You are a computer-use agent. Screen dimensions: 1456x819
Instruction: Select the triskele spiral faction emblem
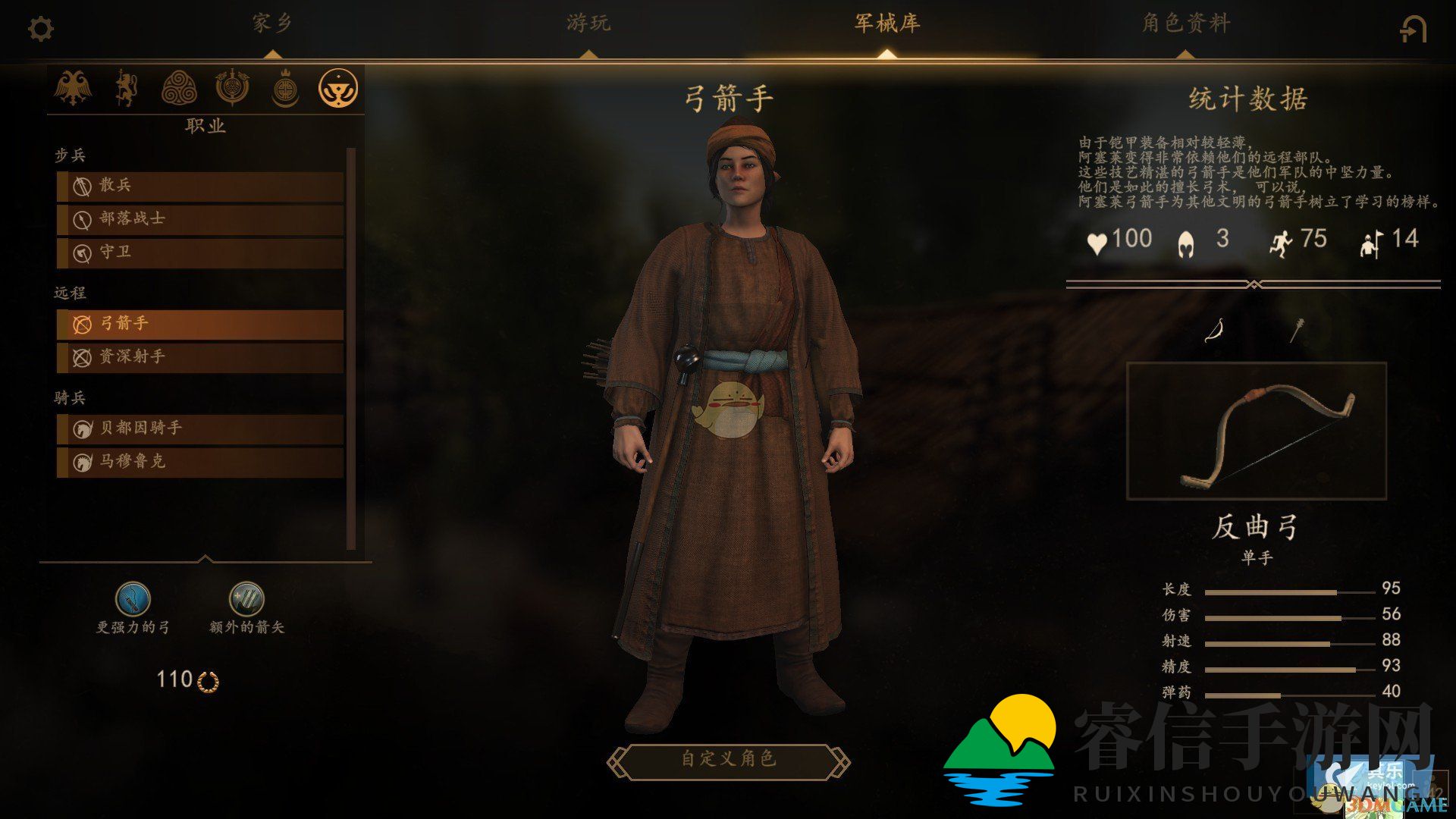[179, 87]
